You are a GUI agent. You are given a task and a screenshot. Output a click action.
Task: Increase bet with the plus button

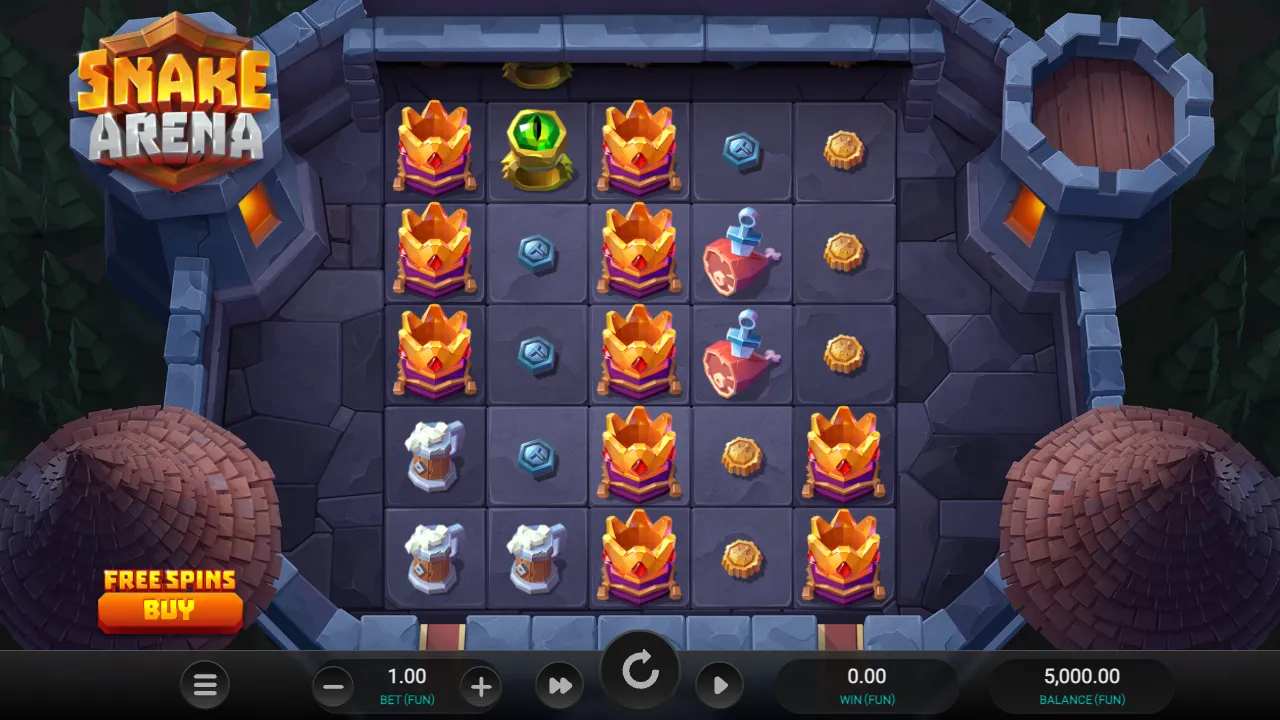click(481, 686)
